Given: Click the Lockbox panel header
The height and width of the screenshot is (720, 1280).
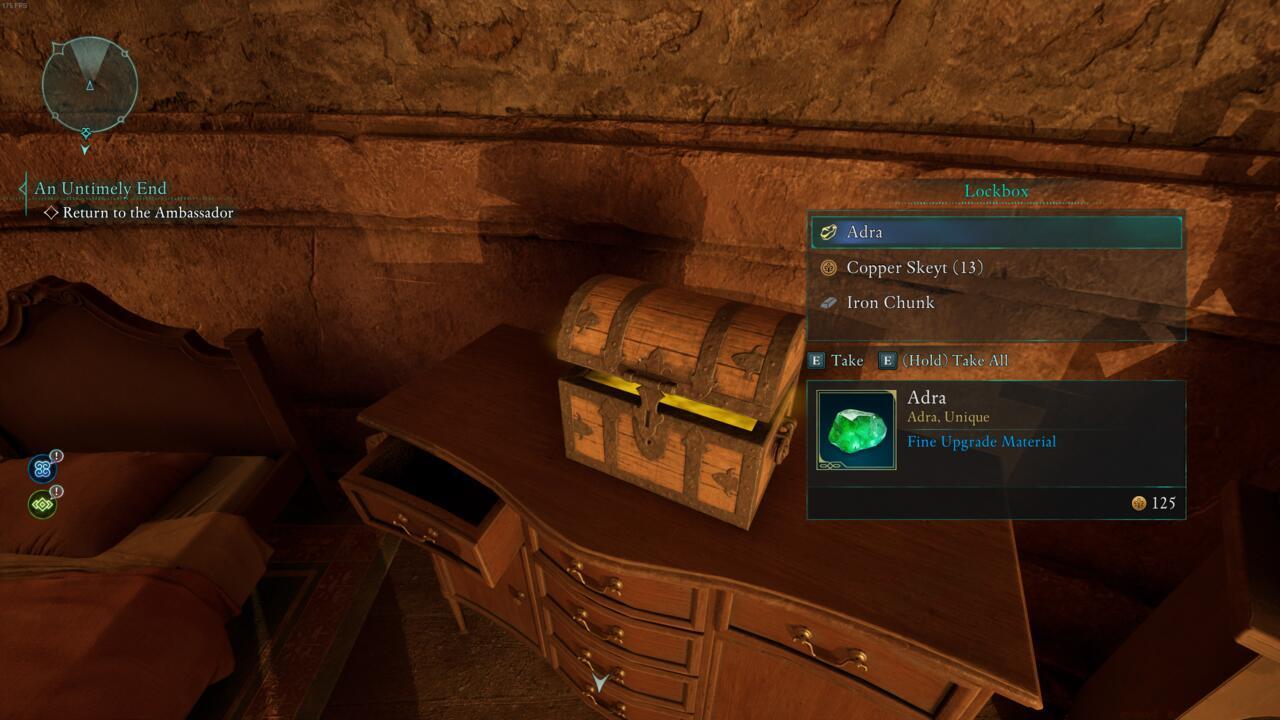Looking at the screenshot, I should click(x=995, y=191).
